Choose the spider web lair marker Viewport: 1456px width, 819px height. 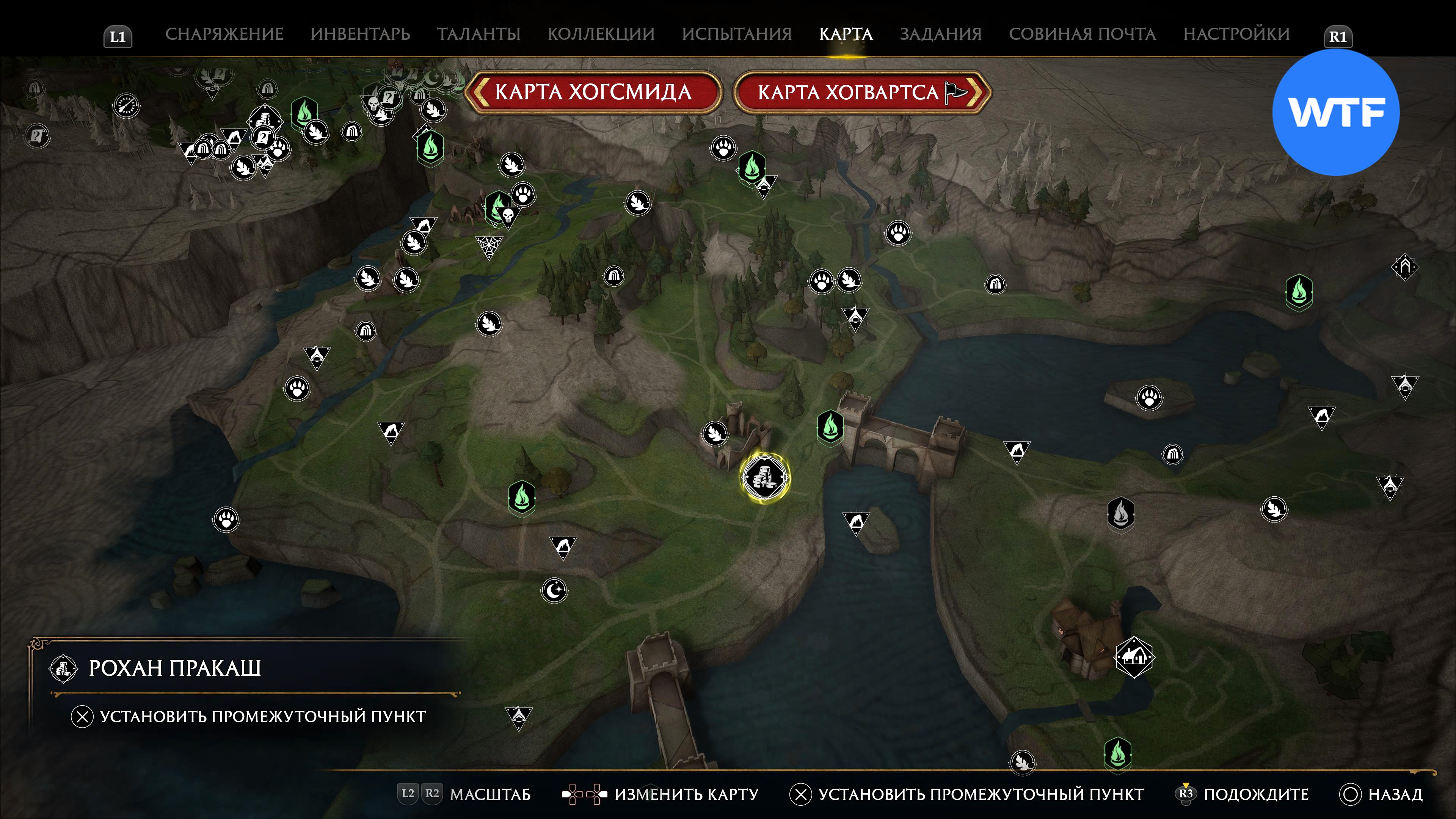[x=488, y=246]
